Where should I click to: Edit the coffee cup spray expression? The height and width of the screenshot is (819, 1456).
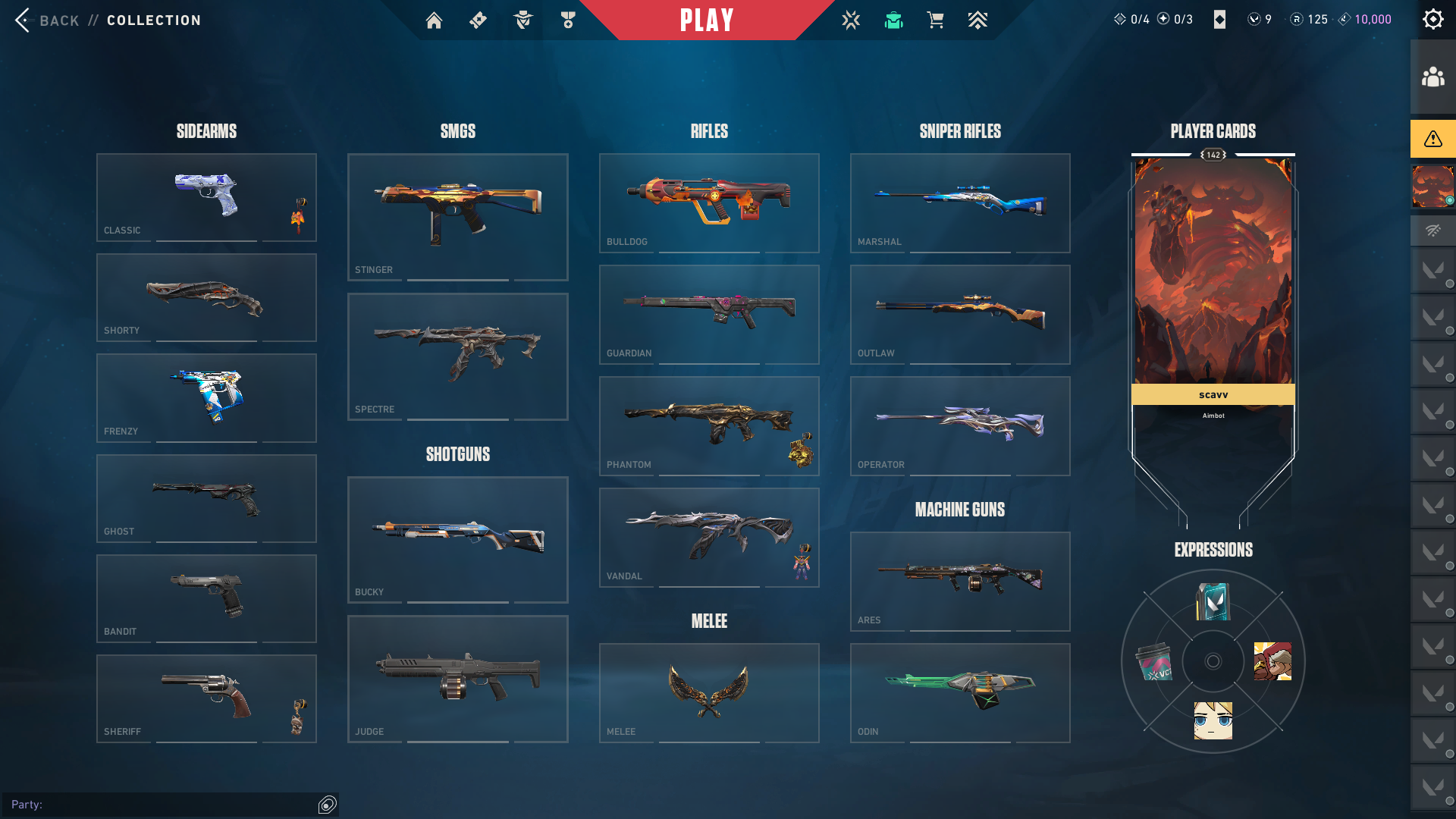tap(1154, 662)
